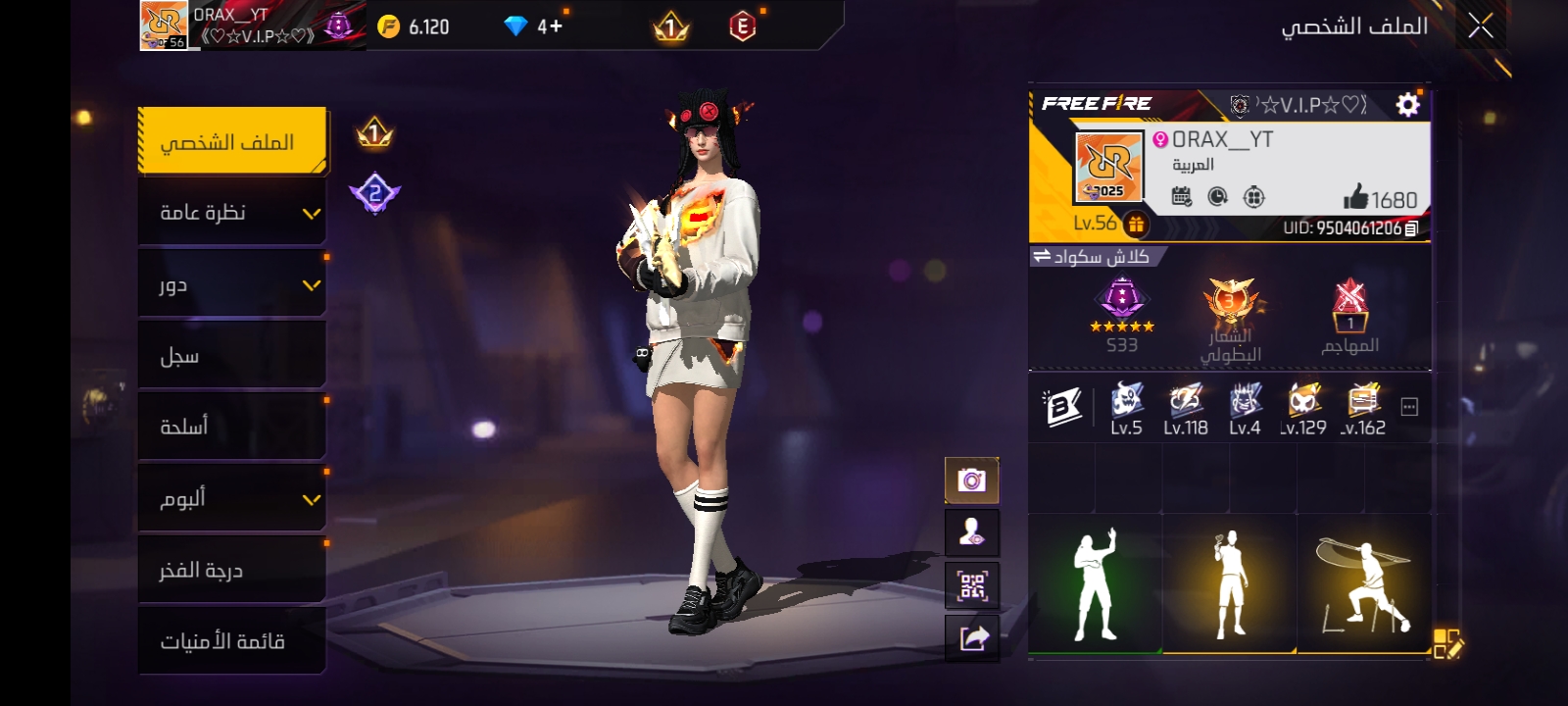Select the الملف الشخصي profile tab

[x=231, y=142]
